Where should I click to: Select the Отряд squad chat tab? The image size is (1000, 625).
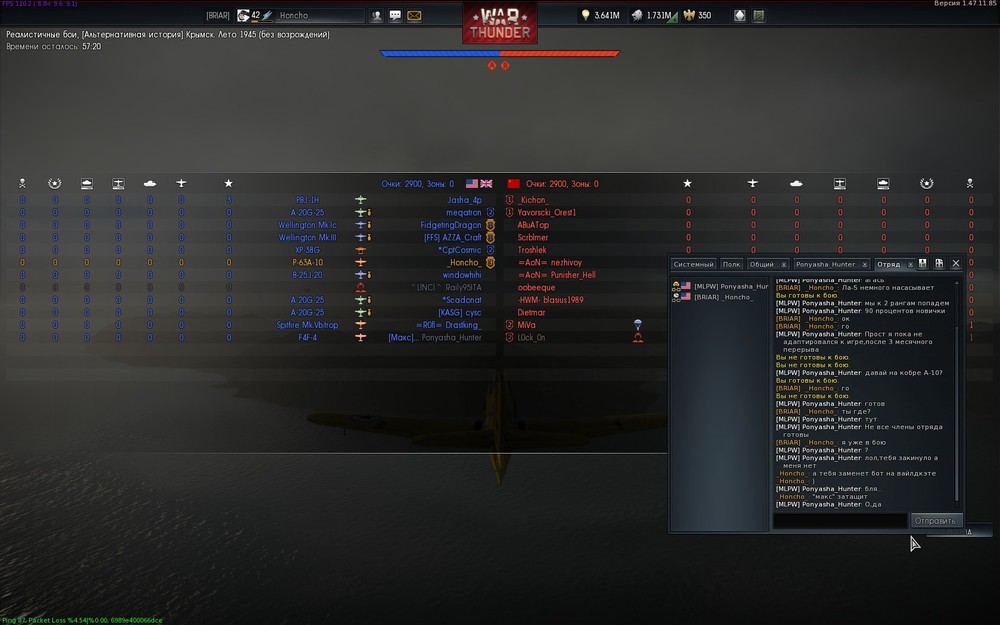888,264
